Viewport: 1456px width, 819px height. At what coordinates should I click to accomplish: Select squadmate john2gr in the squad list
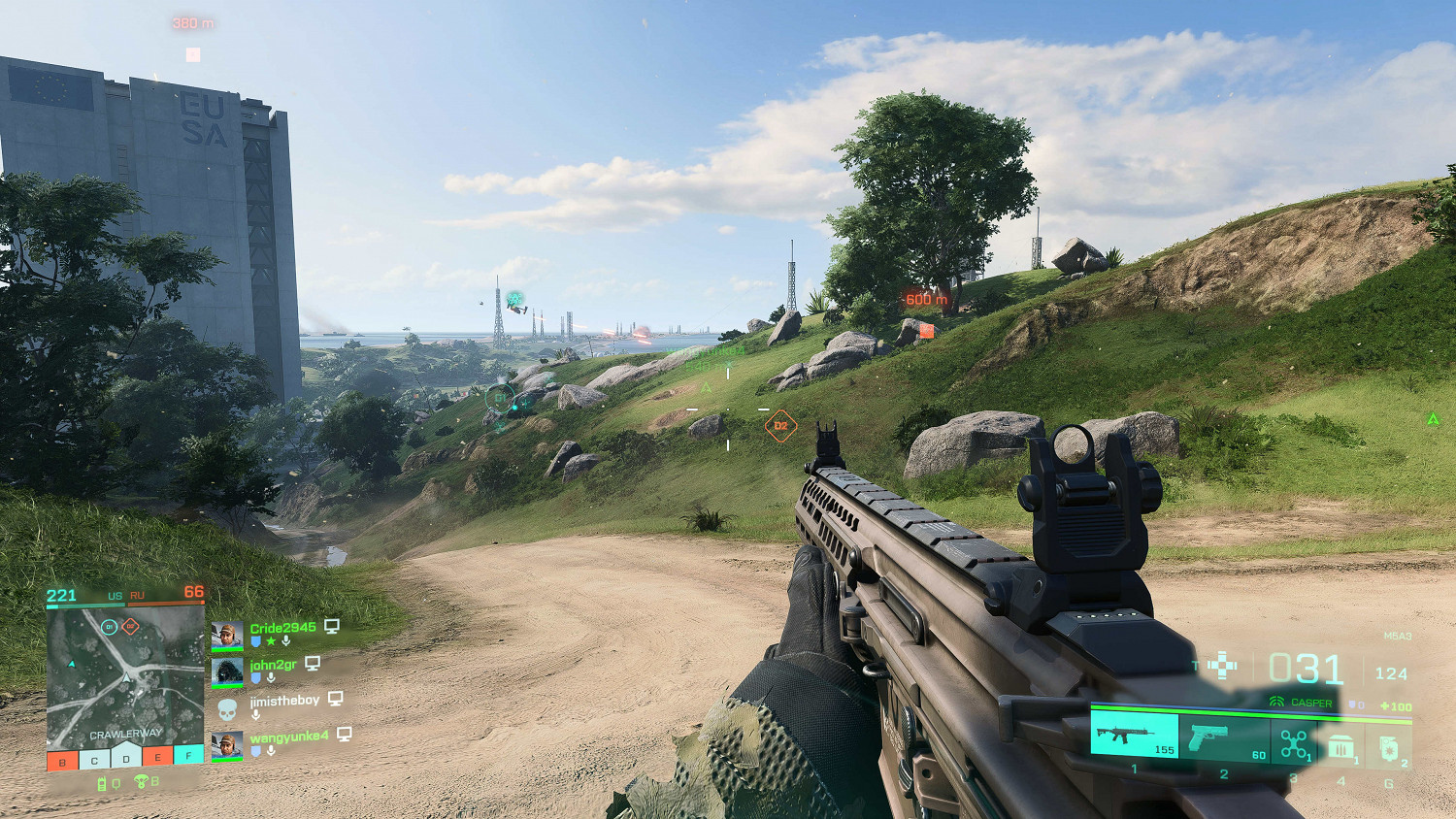[x=273, y=665]
